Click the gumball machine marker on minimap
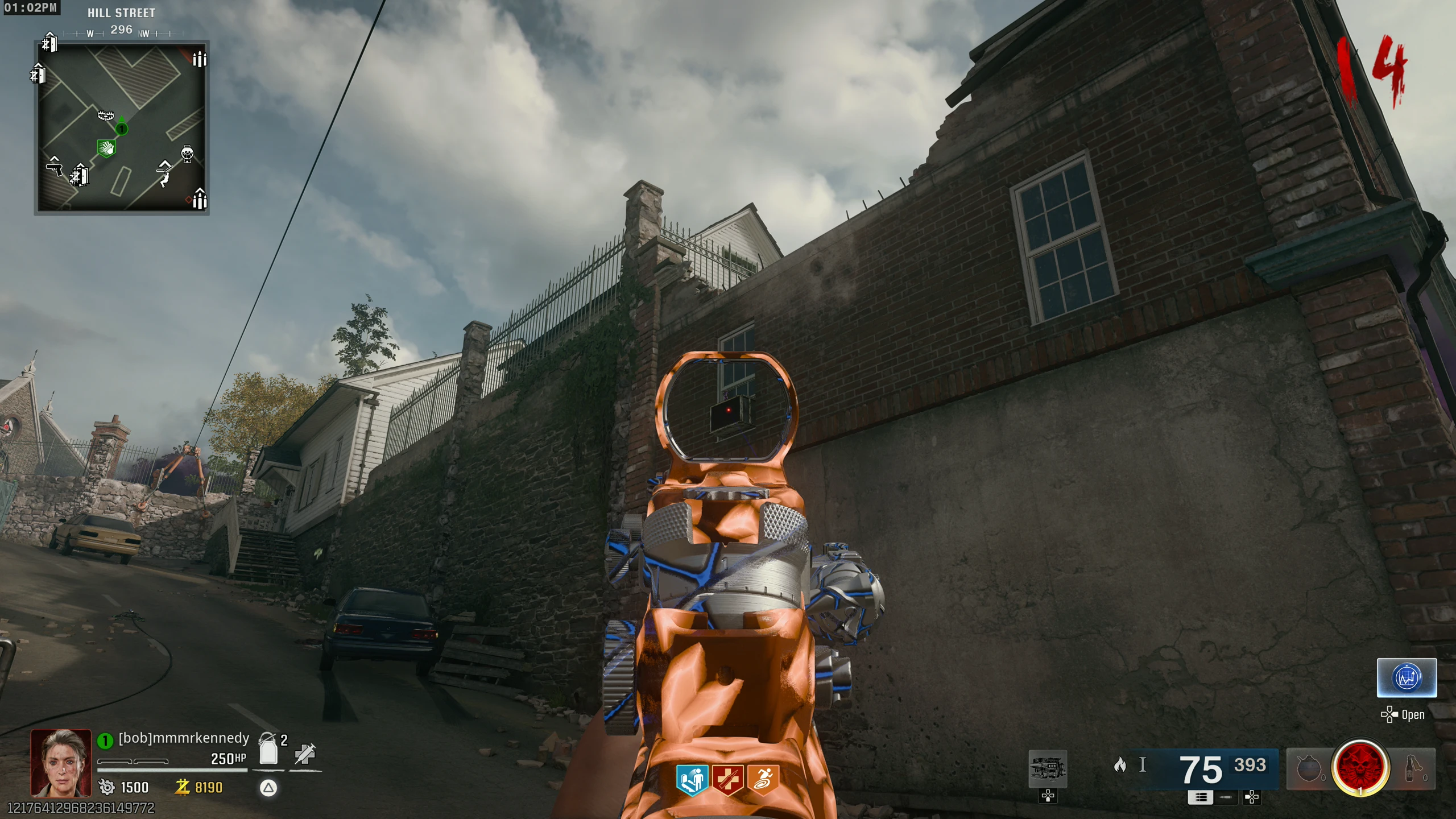This screenshot has width=1456, height=819. [x=187, y=154]
